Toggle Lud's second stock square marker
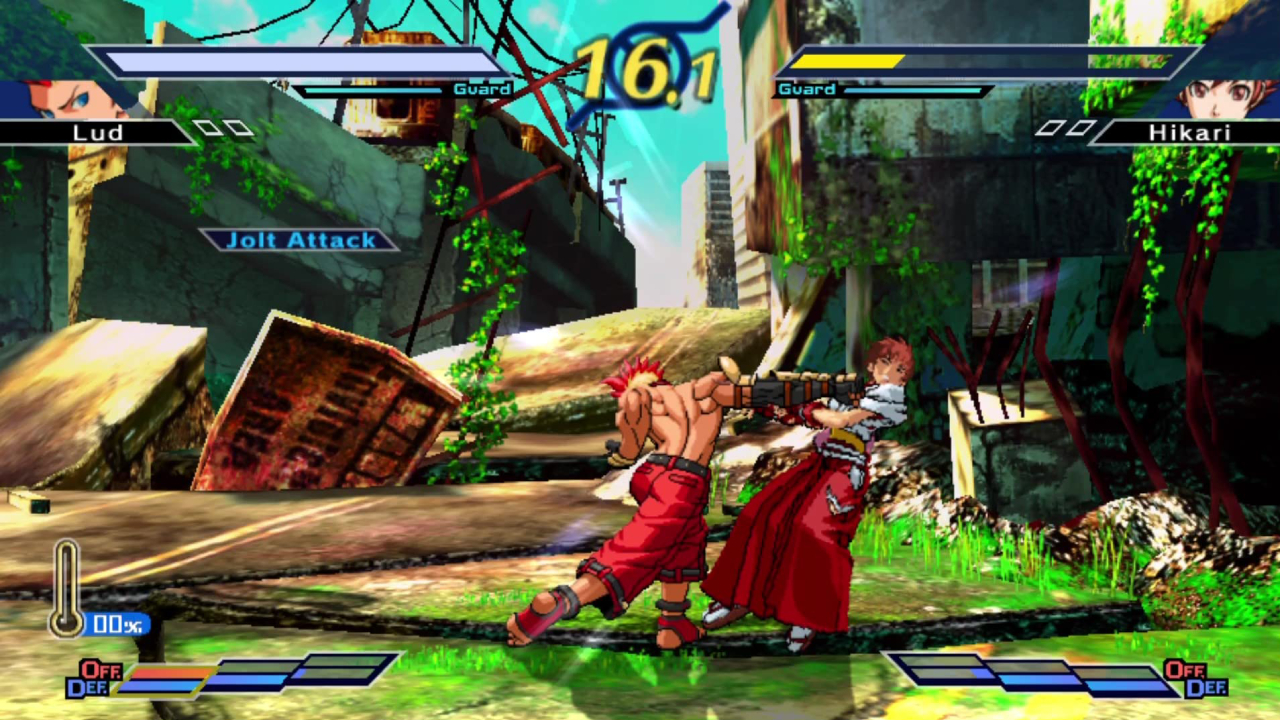1280x720 pixels. 238,127
